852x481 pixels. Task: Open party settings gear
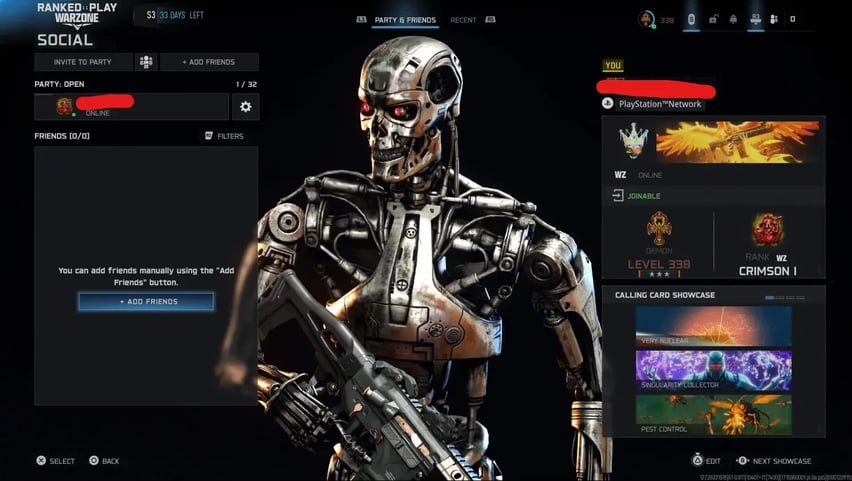tap(245, 107)
